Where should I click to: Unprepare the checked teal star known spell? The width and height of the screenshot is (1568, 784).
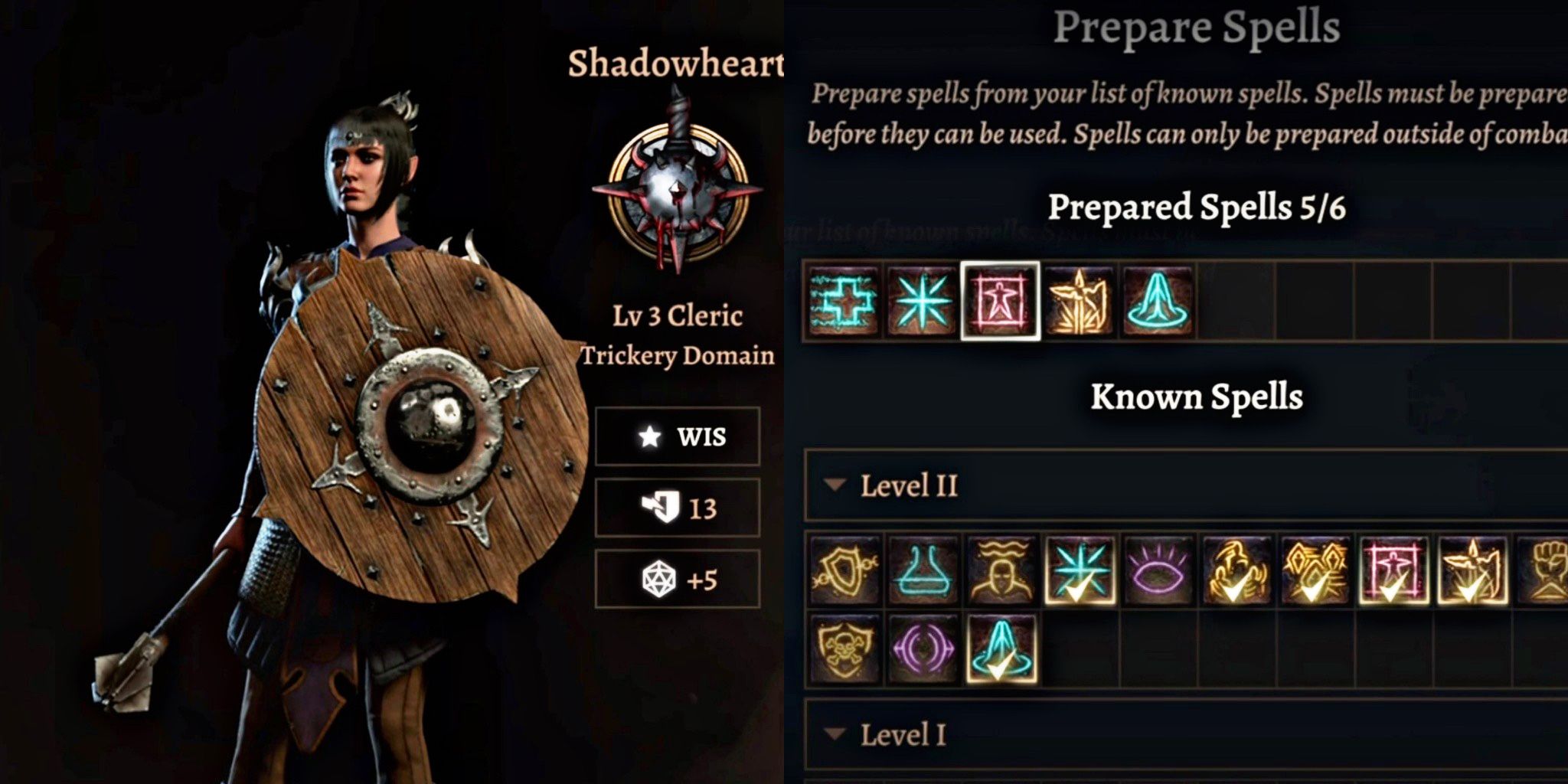pyautogui.click(x=1080, y=570)
